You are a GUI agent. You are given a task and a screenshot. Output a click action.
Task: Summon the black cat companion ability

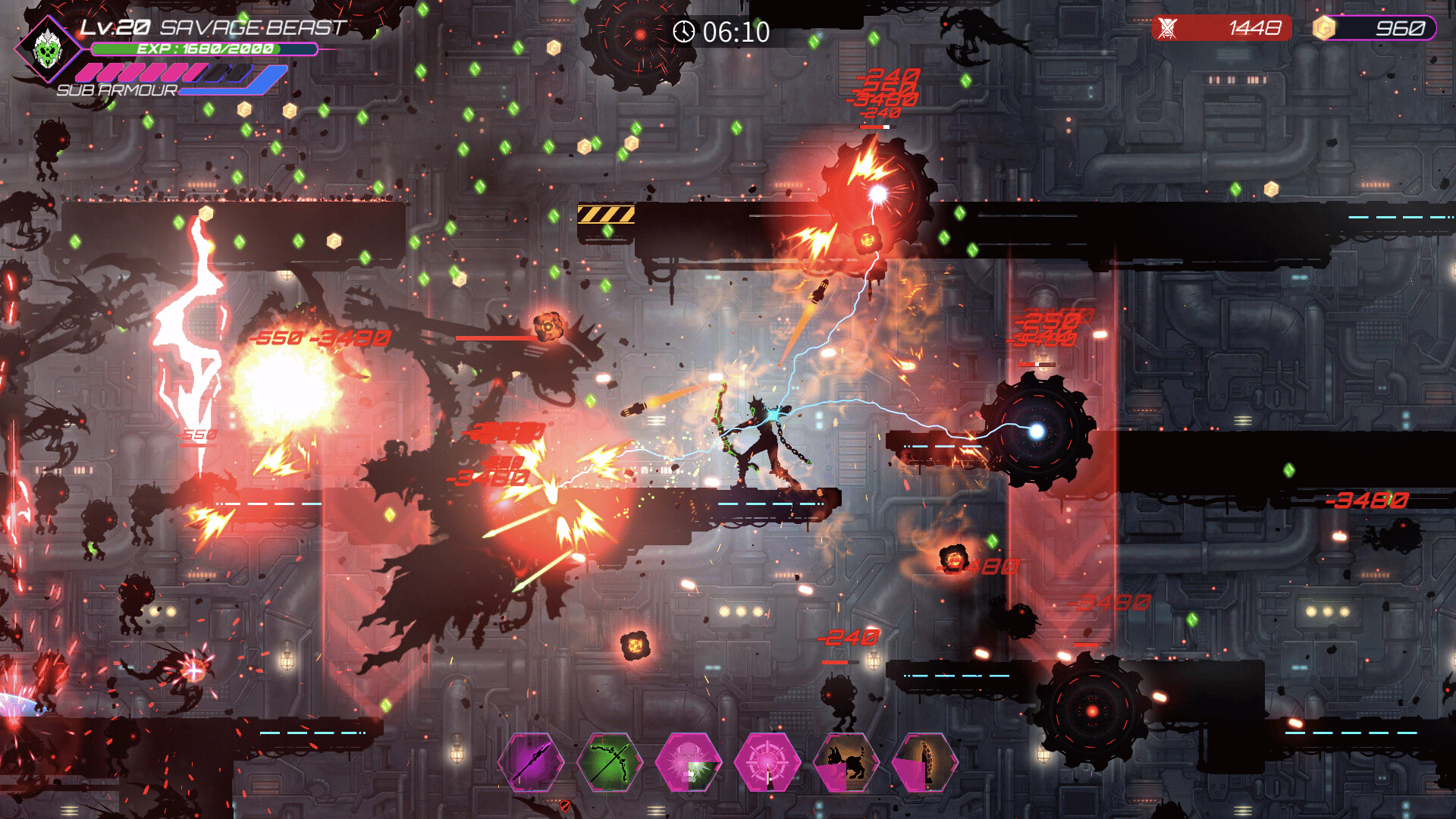(846, 762)
